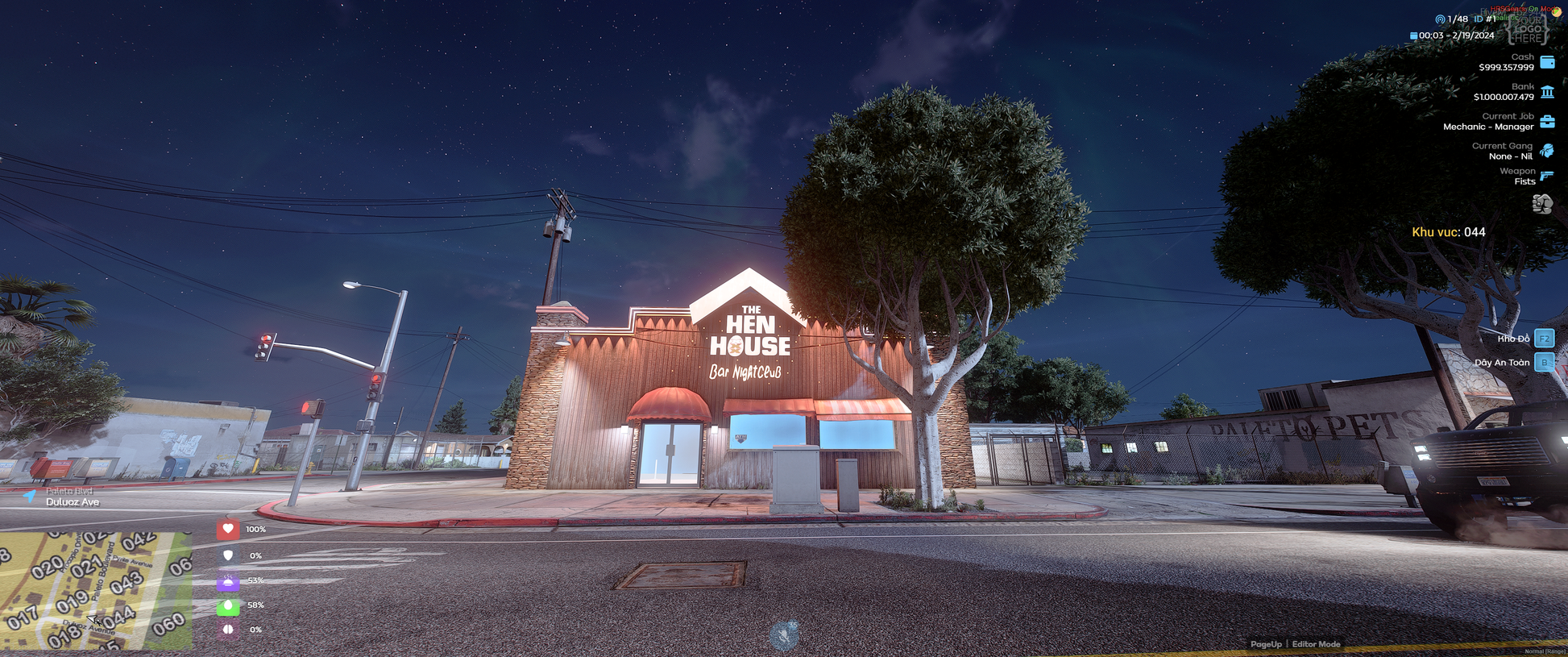Click the Duluoz Ave street label
The height and width of the screenshot is (657, 1568).
(x=73, y=502)
